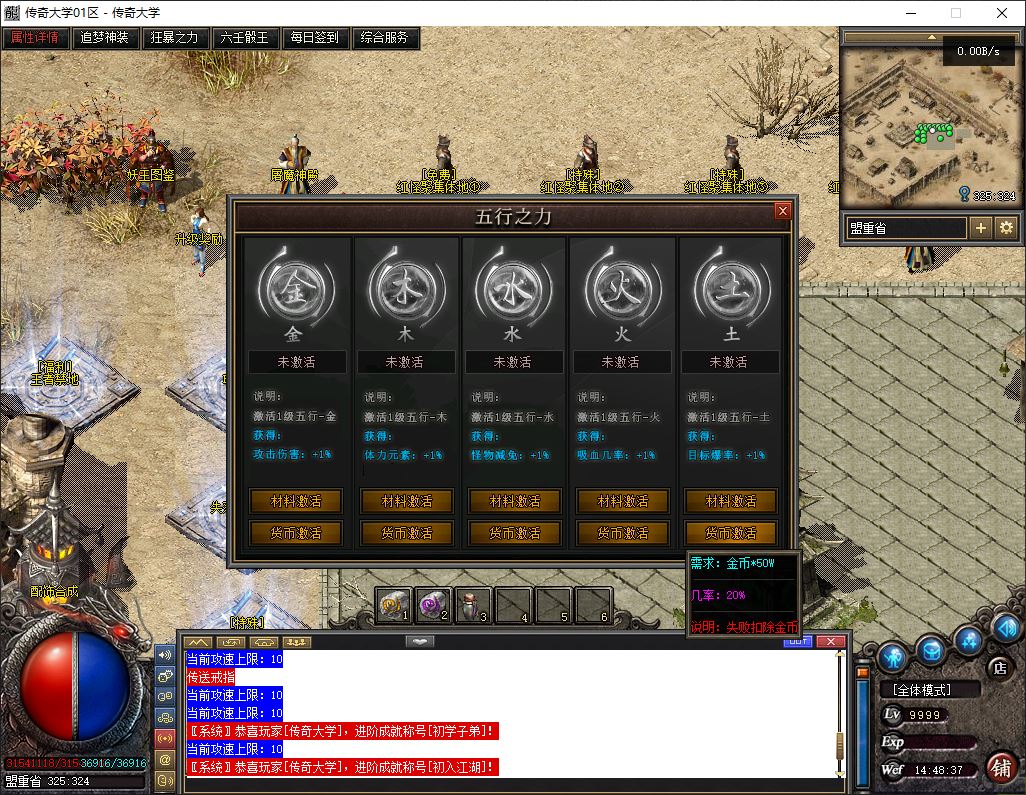Open the blue treasure chest bag icon
Image resolution: width=1026 pixels, height=795 pixels.
click(x=931, y=652)
